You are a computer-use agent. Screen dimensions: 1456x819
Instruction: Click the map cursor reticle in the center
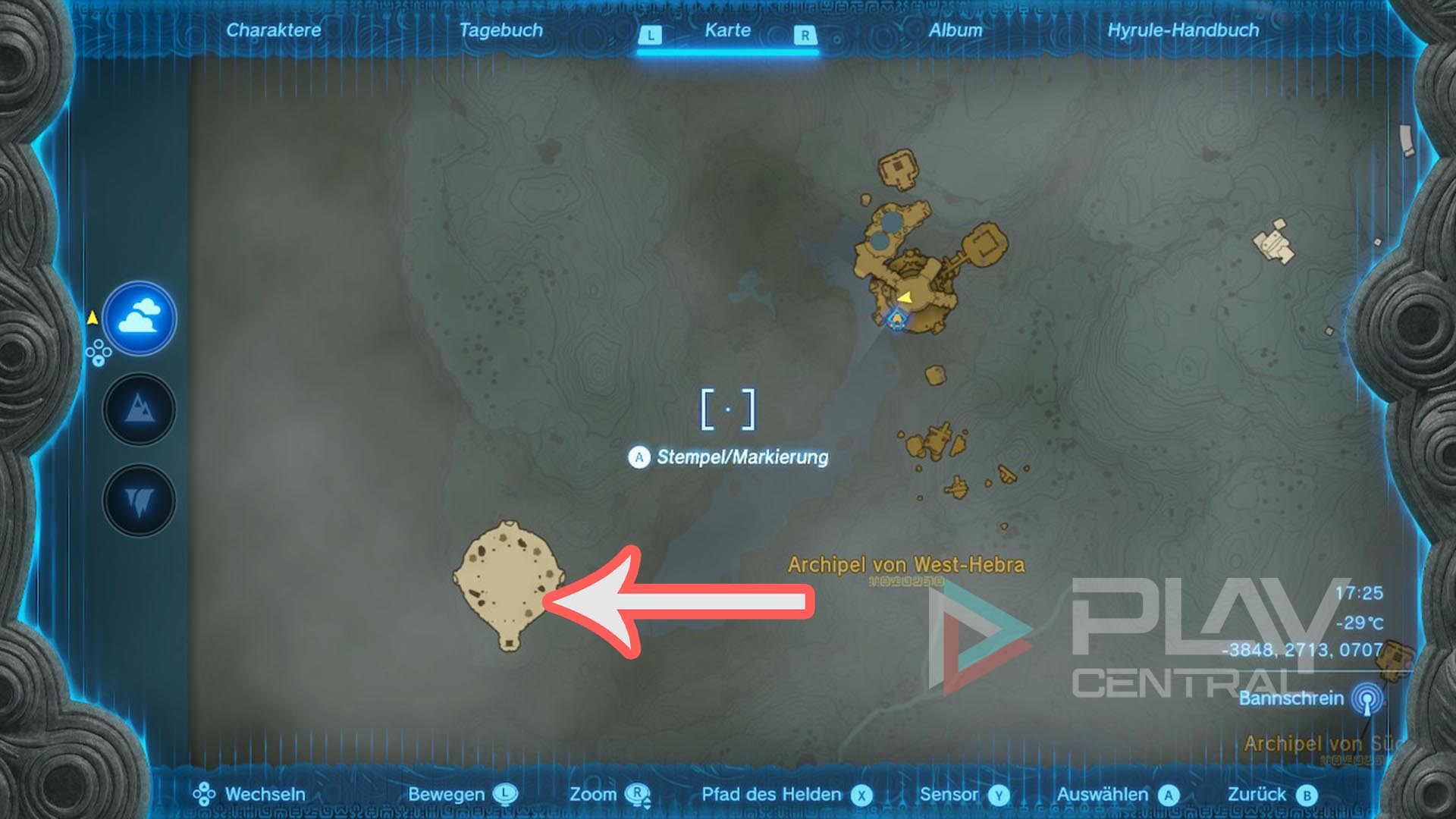730,406
